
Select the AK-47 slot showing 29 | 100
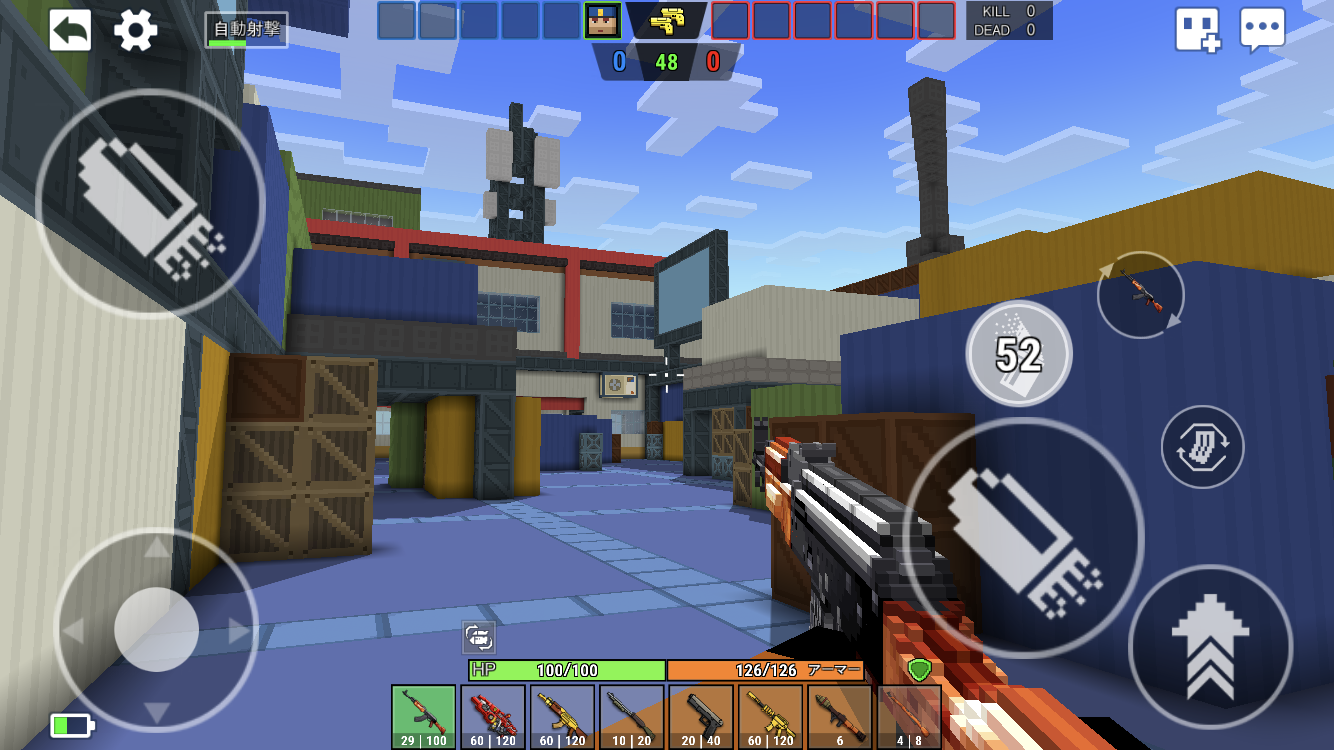(424, 716)
